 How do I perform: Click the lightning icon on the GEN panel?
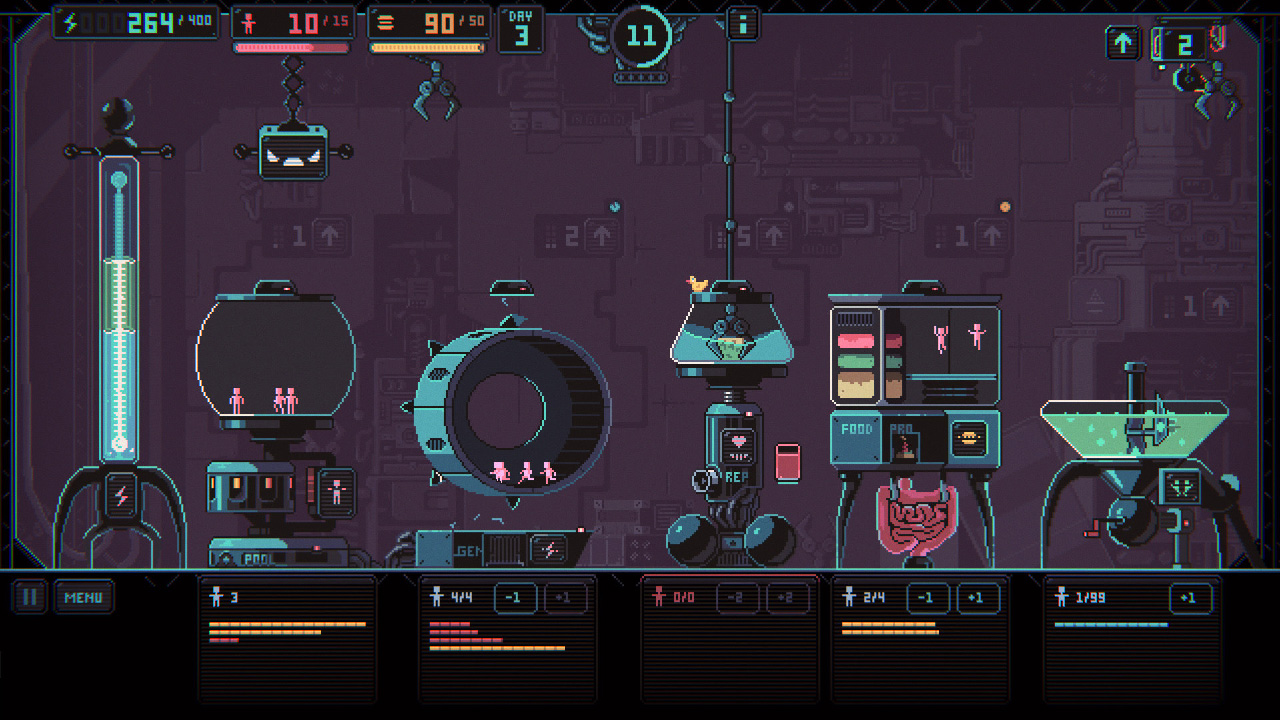(x=546, y=548)
